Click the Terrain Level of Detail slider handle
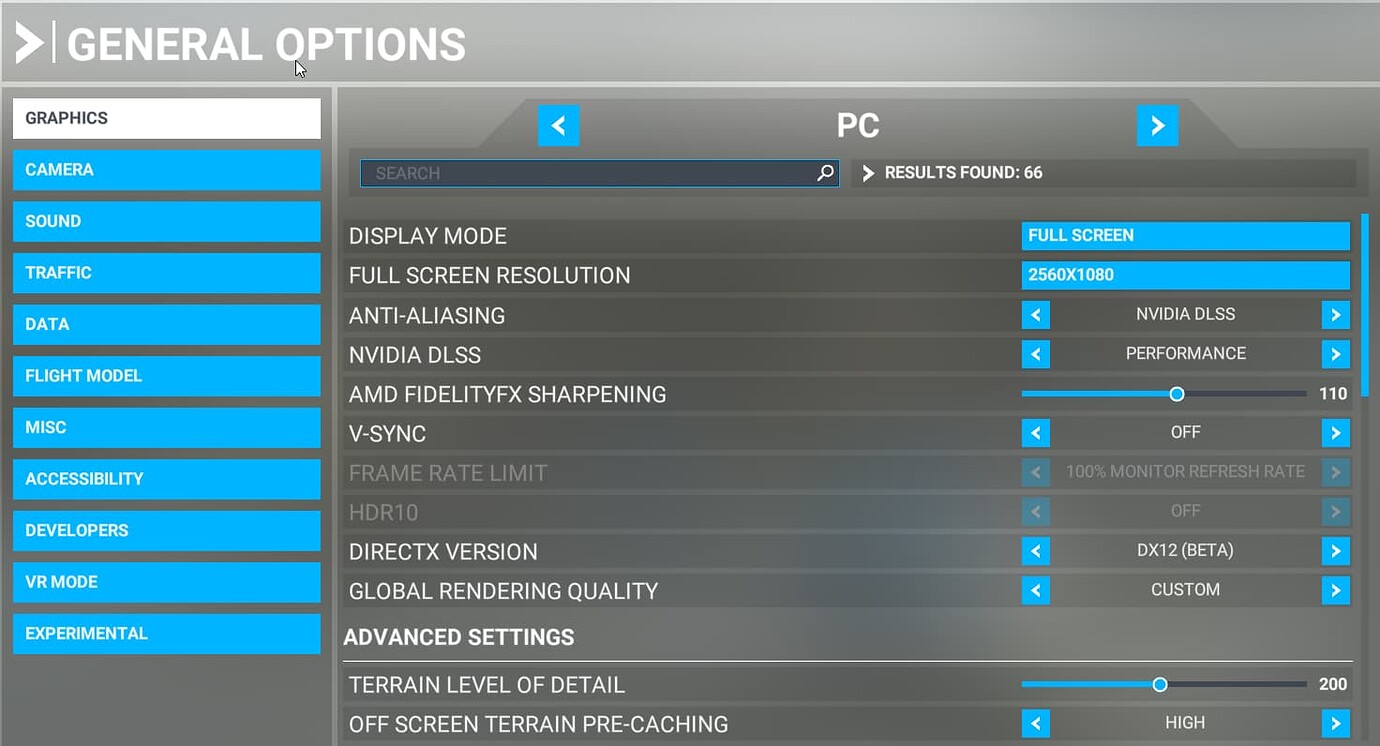 pyautogui.click(x=1160, y=684)
